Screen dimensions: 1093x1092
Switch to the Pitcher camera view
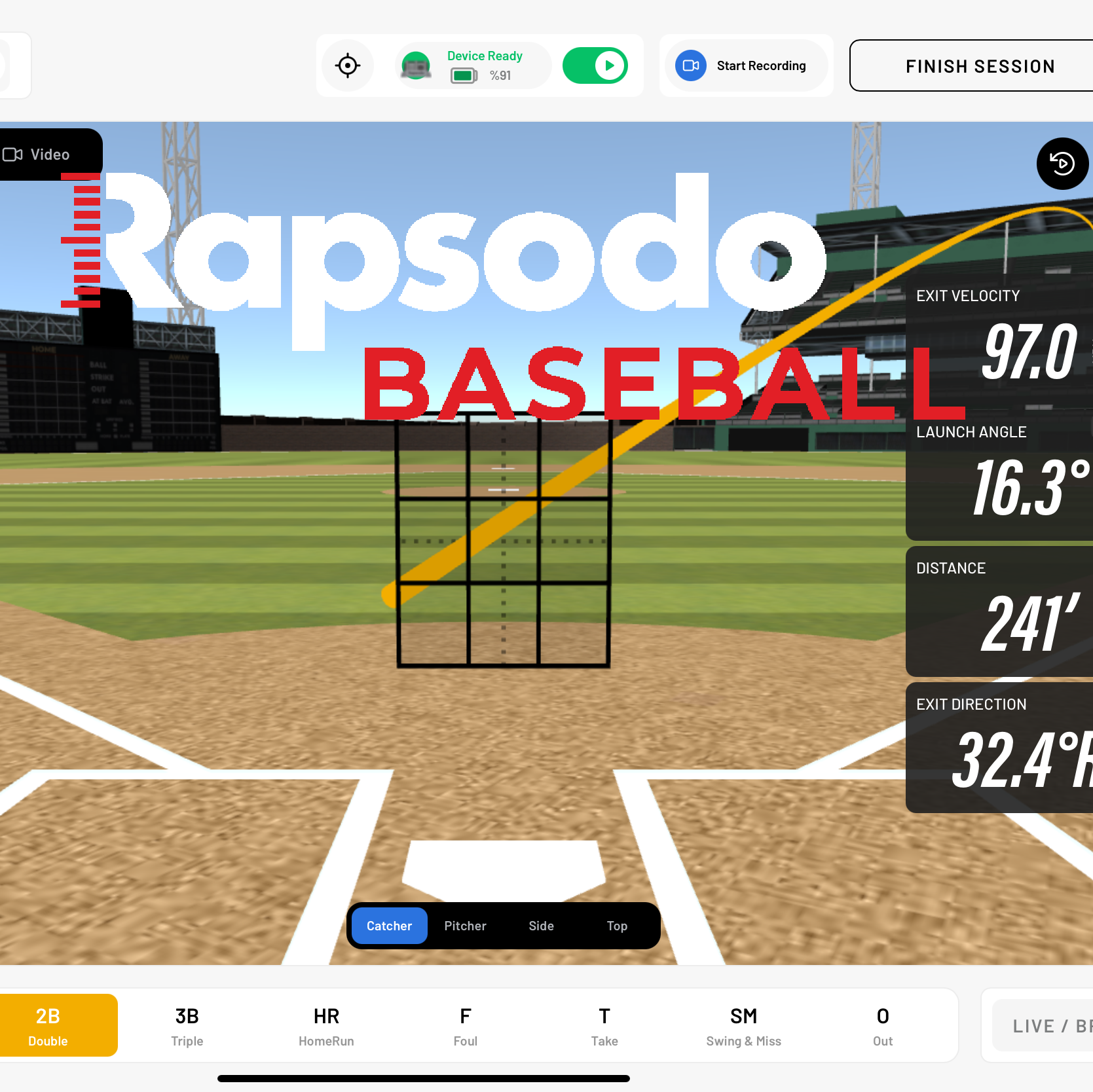(464, 925)
